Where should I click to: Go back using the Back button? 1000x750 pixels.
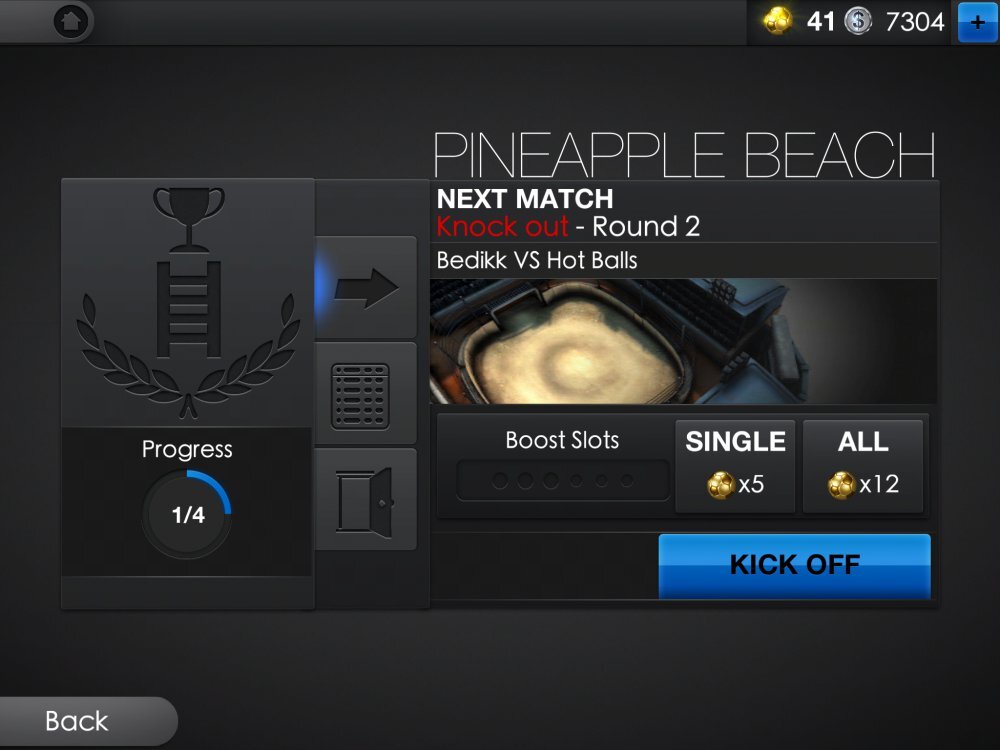78,721
